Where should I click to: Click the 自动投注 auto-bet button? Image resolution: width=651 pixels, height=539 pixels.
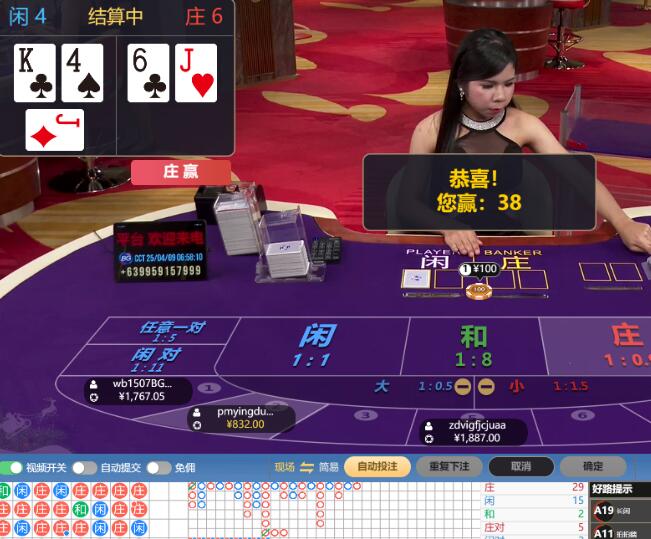[377, 466]
